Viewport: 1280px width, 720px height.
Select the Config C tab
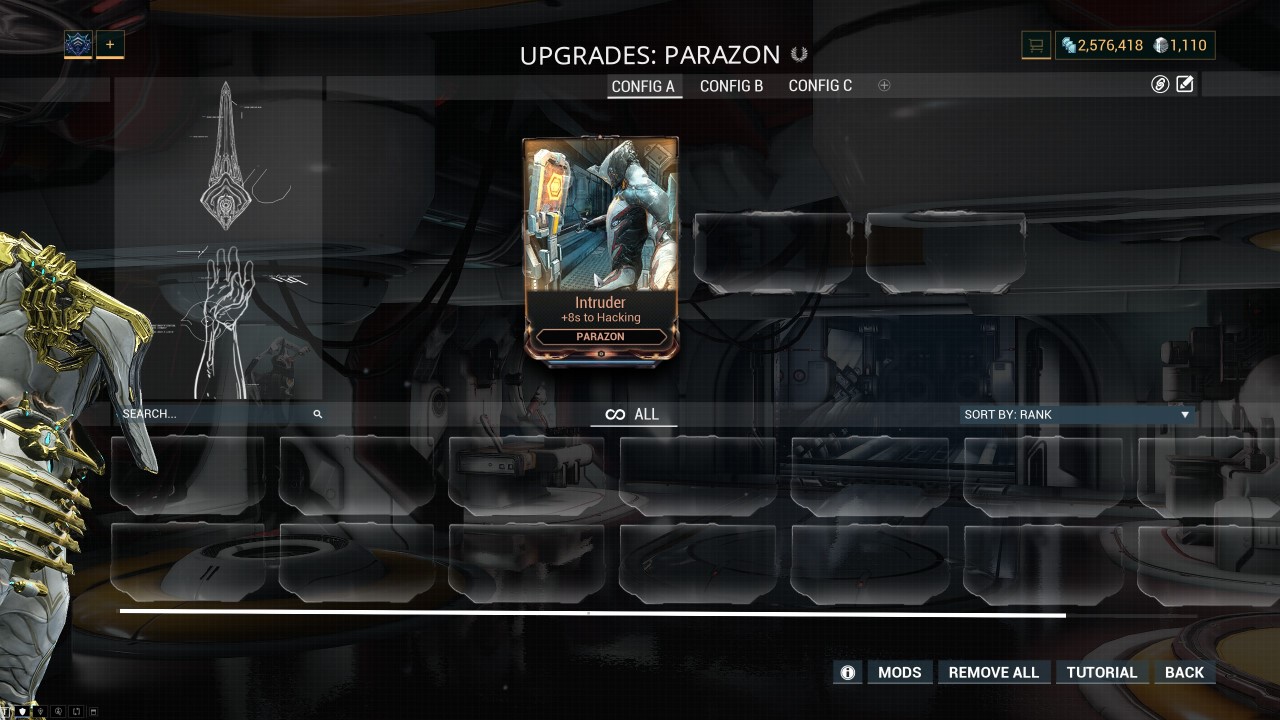tap(820, 86)
